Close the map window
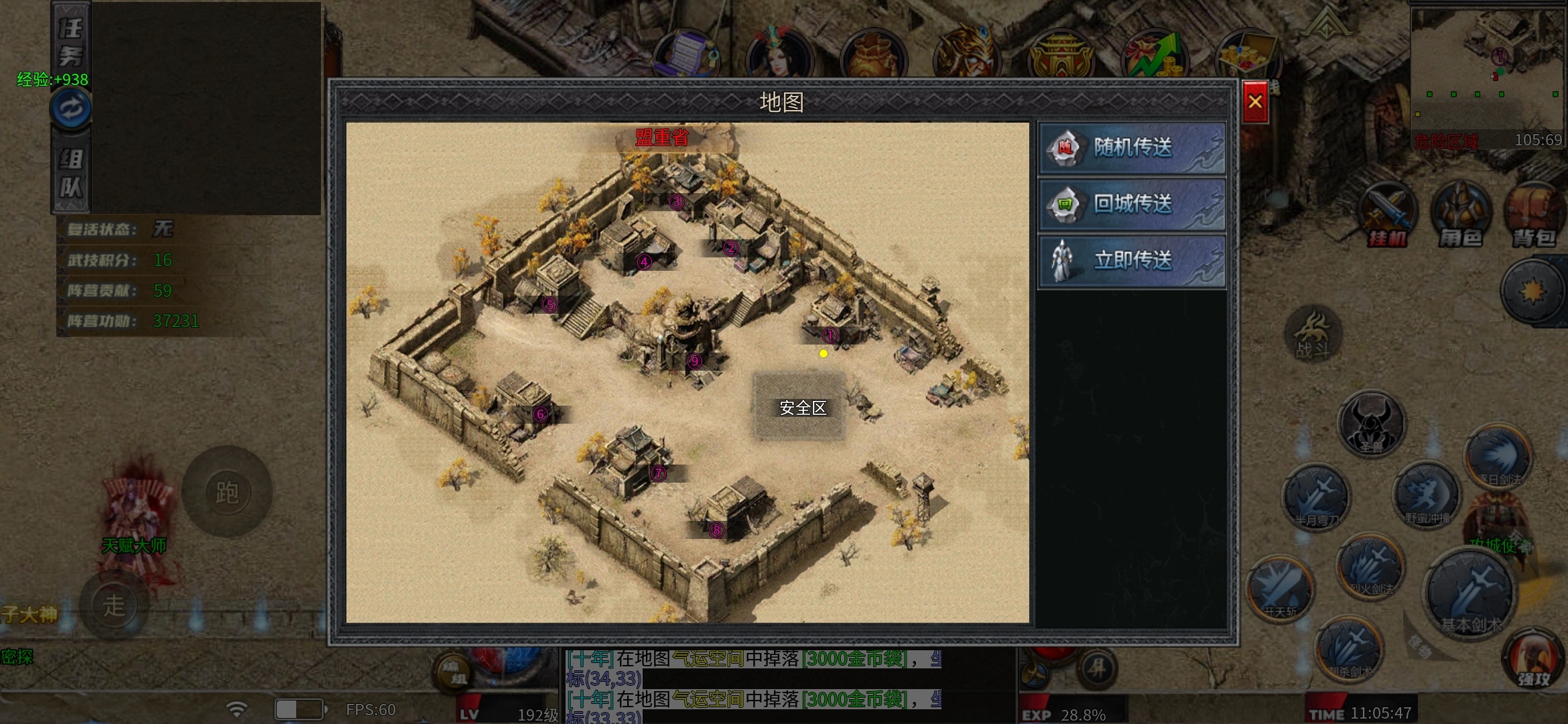This screenshot has height=724, width=1568. point(1254,102)
